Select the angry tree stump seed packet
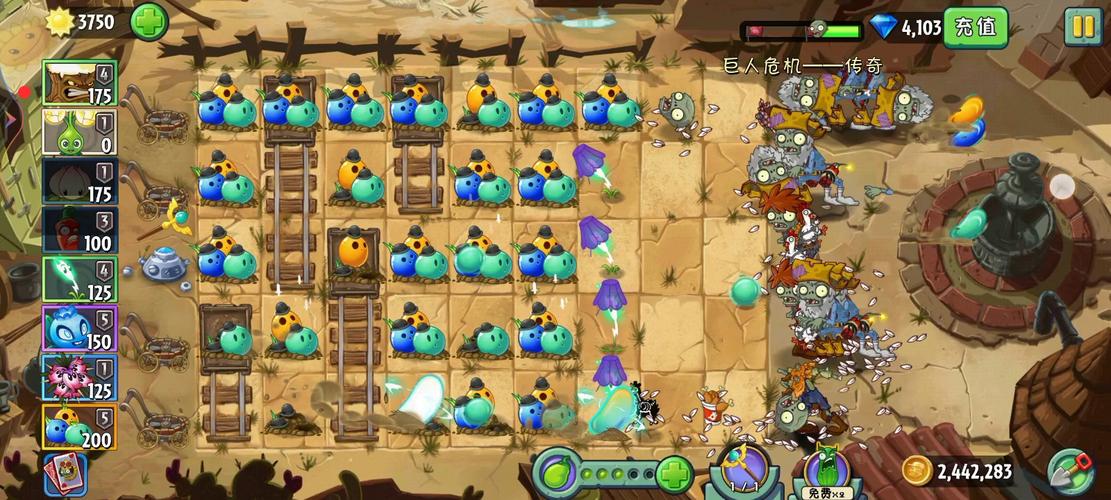 pos(79,83)
